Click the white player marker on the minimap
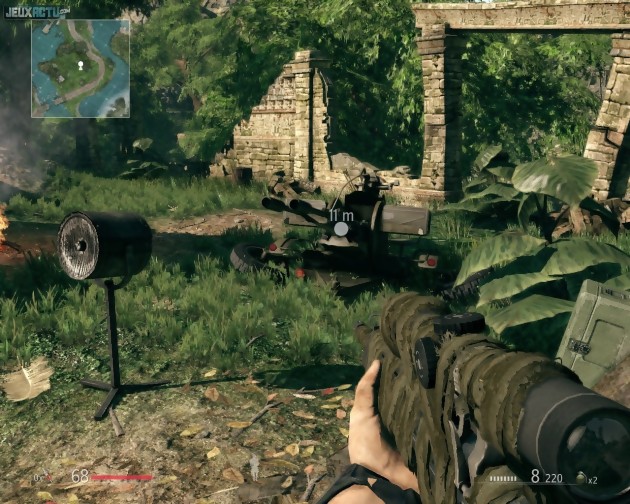Image resolution: width=630 pixels, height=504 pixels. 80,65
